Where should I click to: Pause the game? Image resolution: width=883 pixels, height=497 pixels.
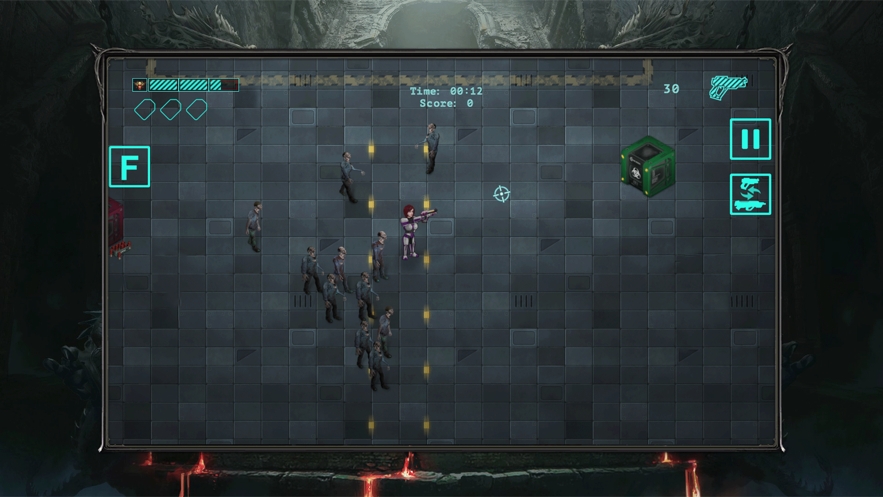click(x=750, y=139)
